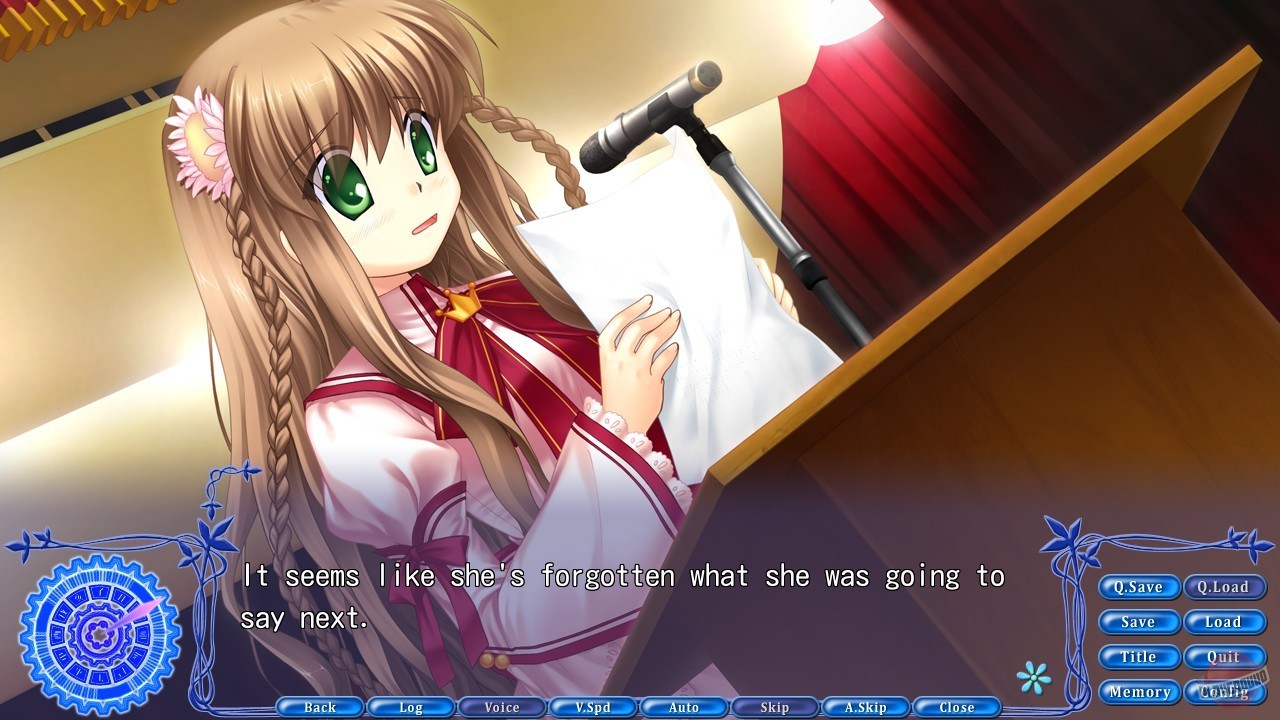Quick save with the Q.Save button
This screenshot has width=1280, height=720.
click(1139, 587)
